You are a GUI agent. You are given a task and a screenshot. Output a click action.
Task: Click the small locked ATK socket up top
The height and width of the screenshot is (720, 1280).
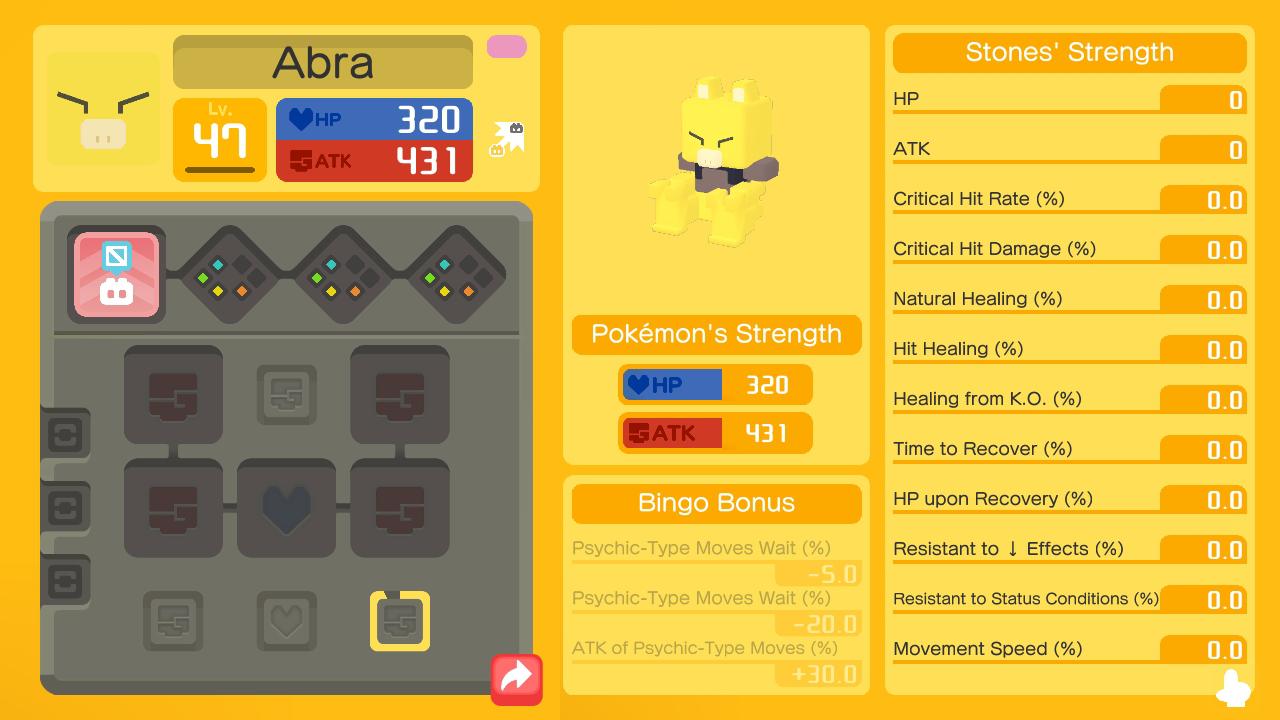(287, 393)
